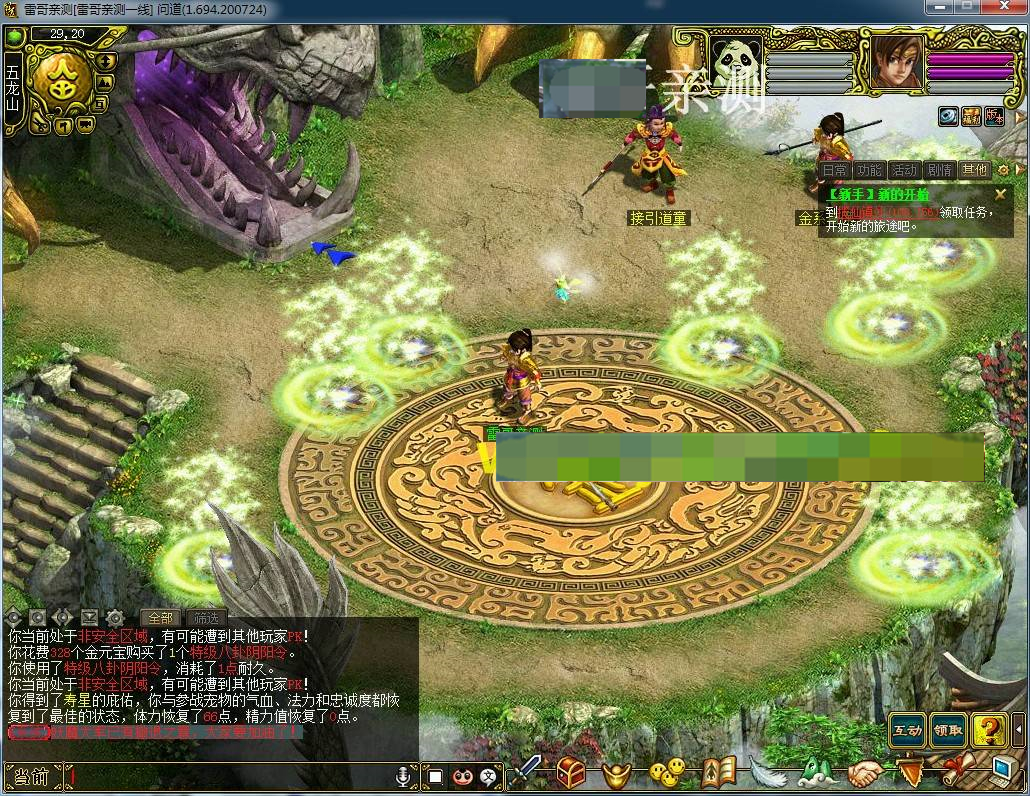Viewport: 1030px width, 796px height.
Task: Click the 领取 claim button
Action: tap(948, 731)
